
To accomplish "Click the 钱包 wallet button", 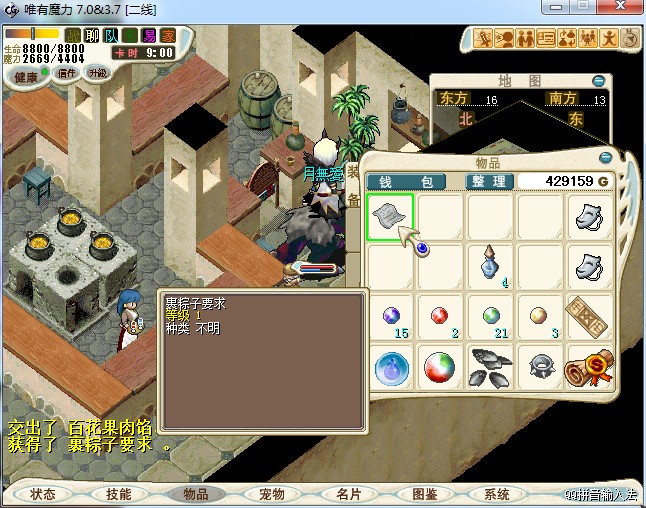I will [406, 181].
